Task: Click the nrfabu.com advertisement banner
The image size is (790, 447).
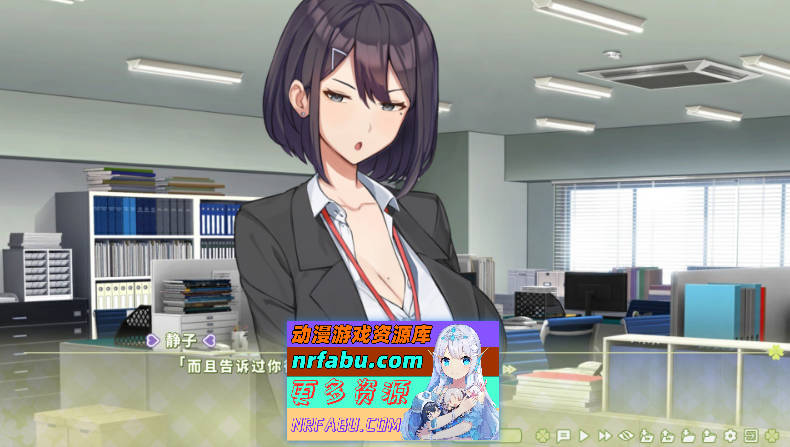Action: [x=393, y=380]
